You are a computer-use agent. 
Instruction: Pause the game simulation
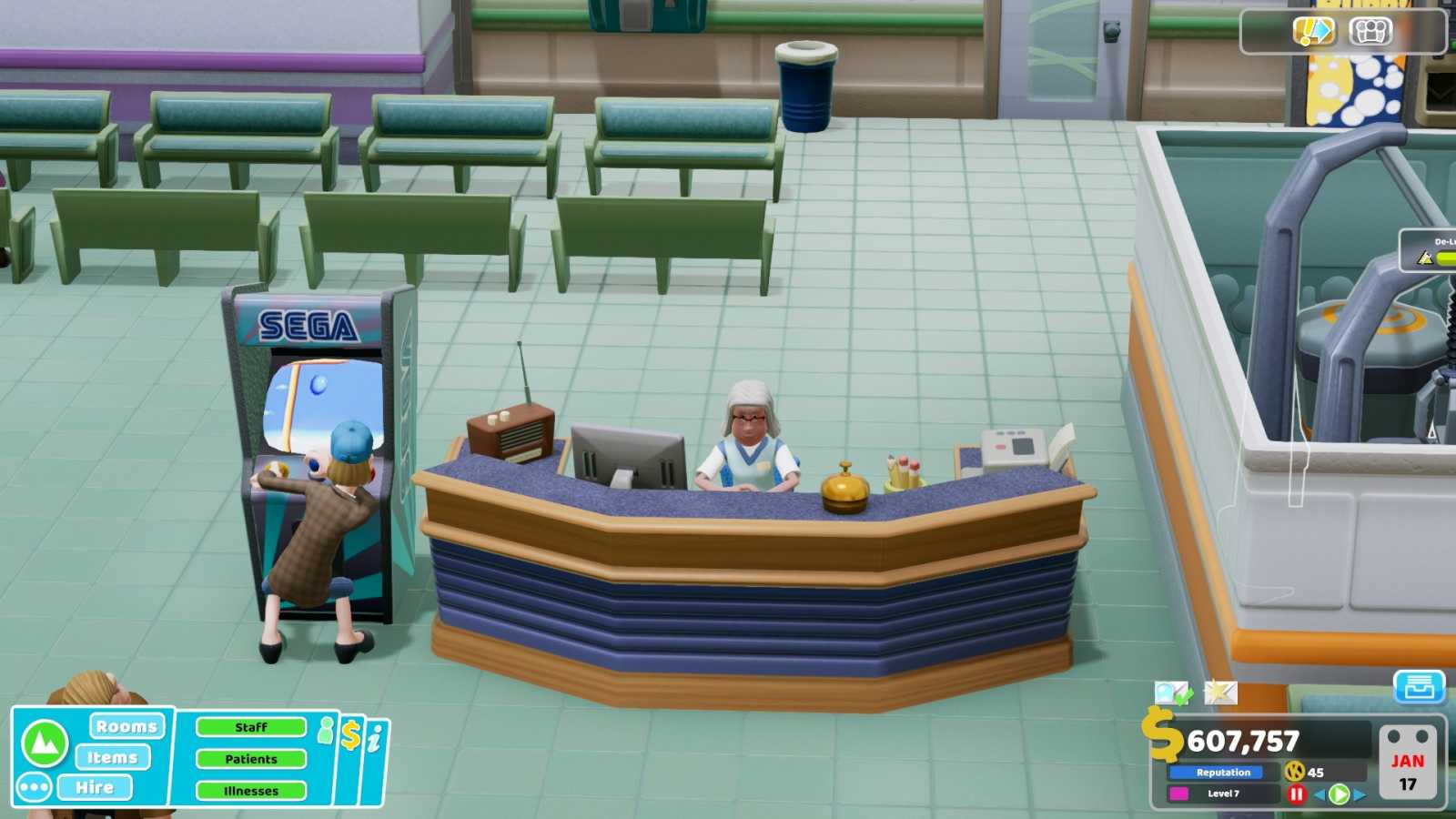(x=1296, y=793)
